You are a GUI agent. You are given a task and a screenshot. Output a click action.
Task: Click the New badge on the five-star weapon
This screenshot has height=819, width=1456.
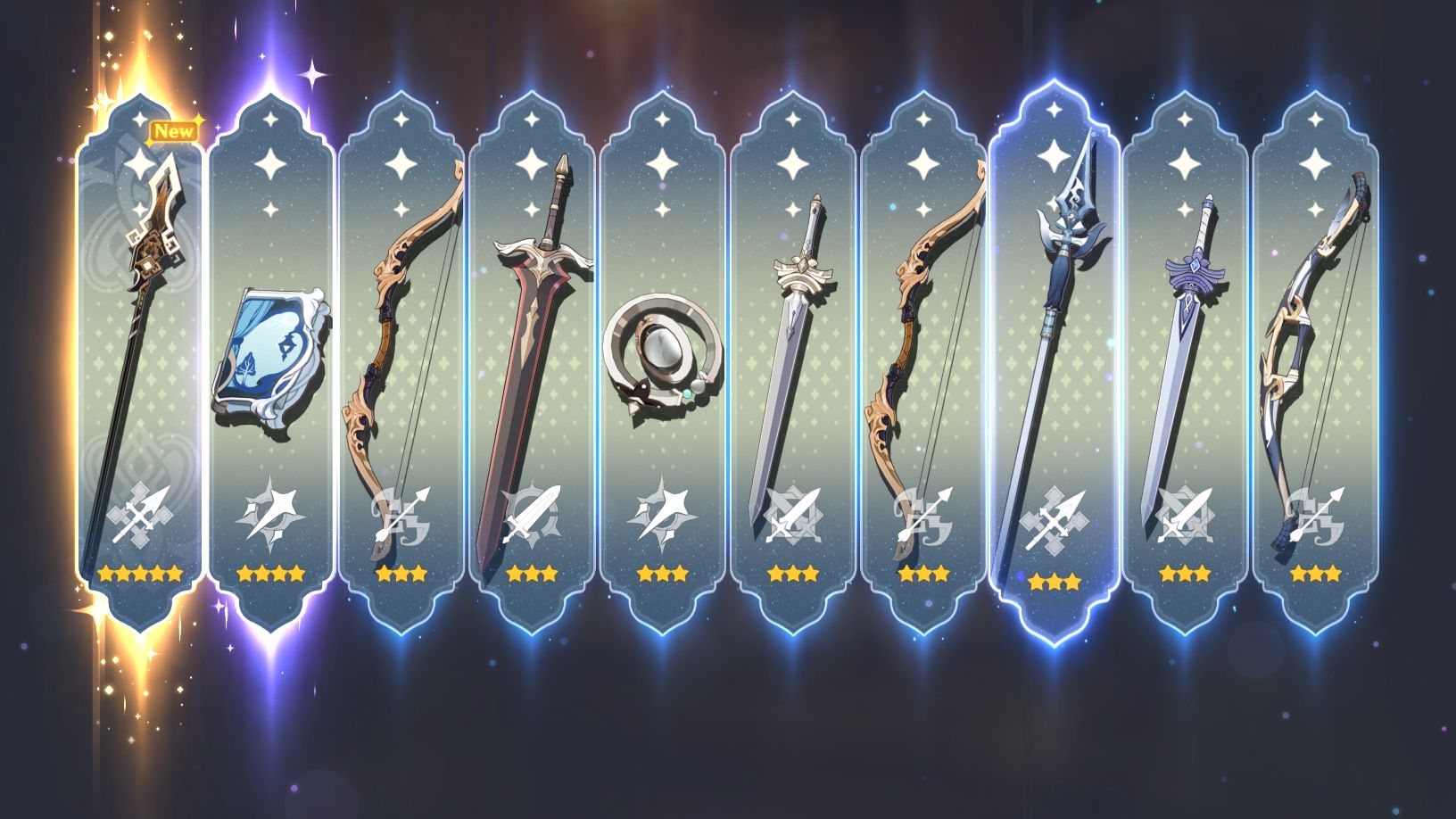(175, 130)
